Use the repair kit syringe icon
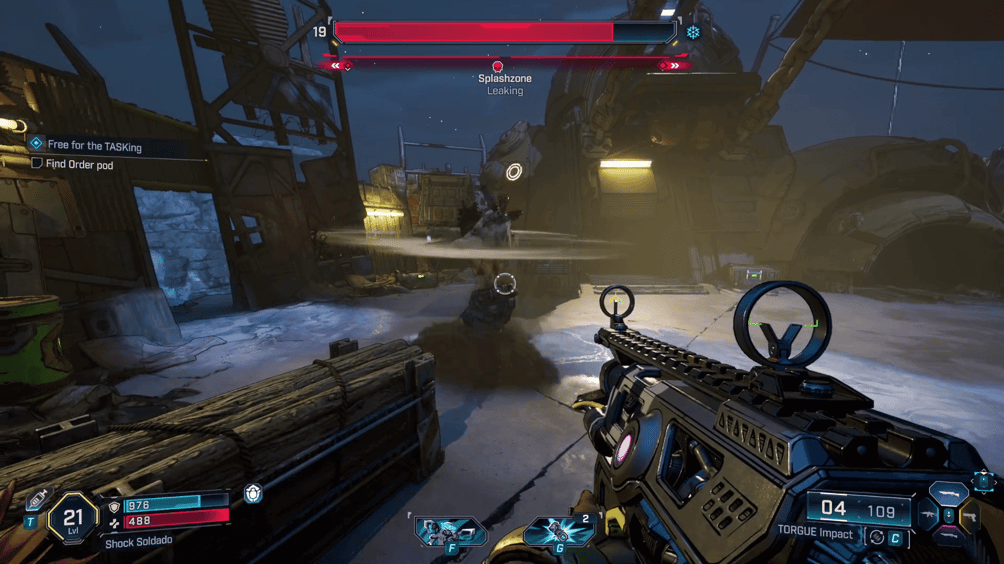 click(39, 497)
